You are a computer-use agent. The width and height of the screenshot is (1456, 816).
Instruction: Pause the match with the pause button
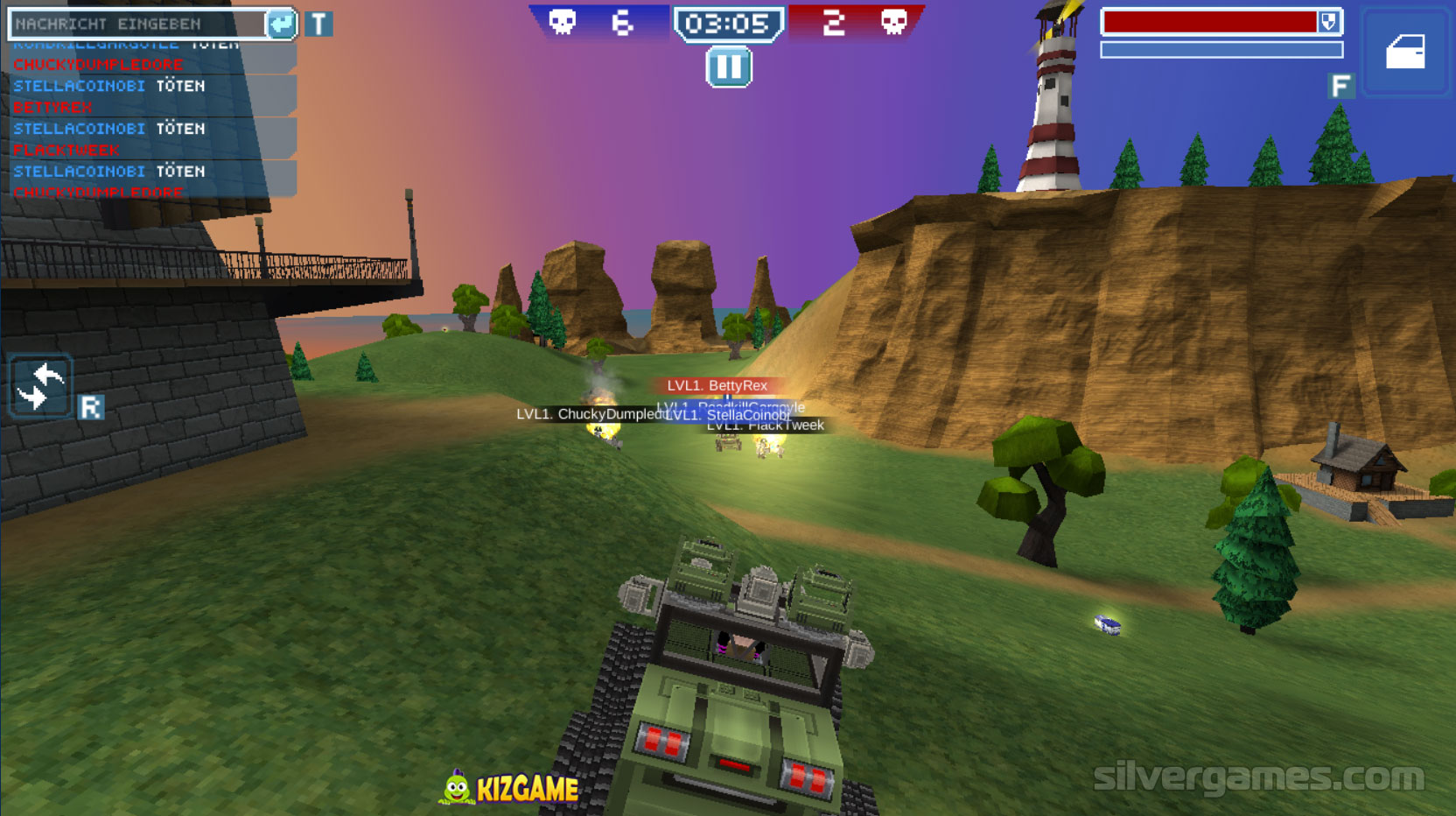coord(728,67)
